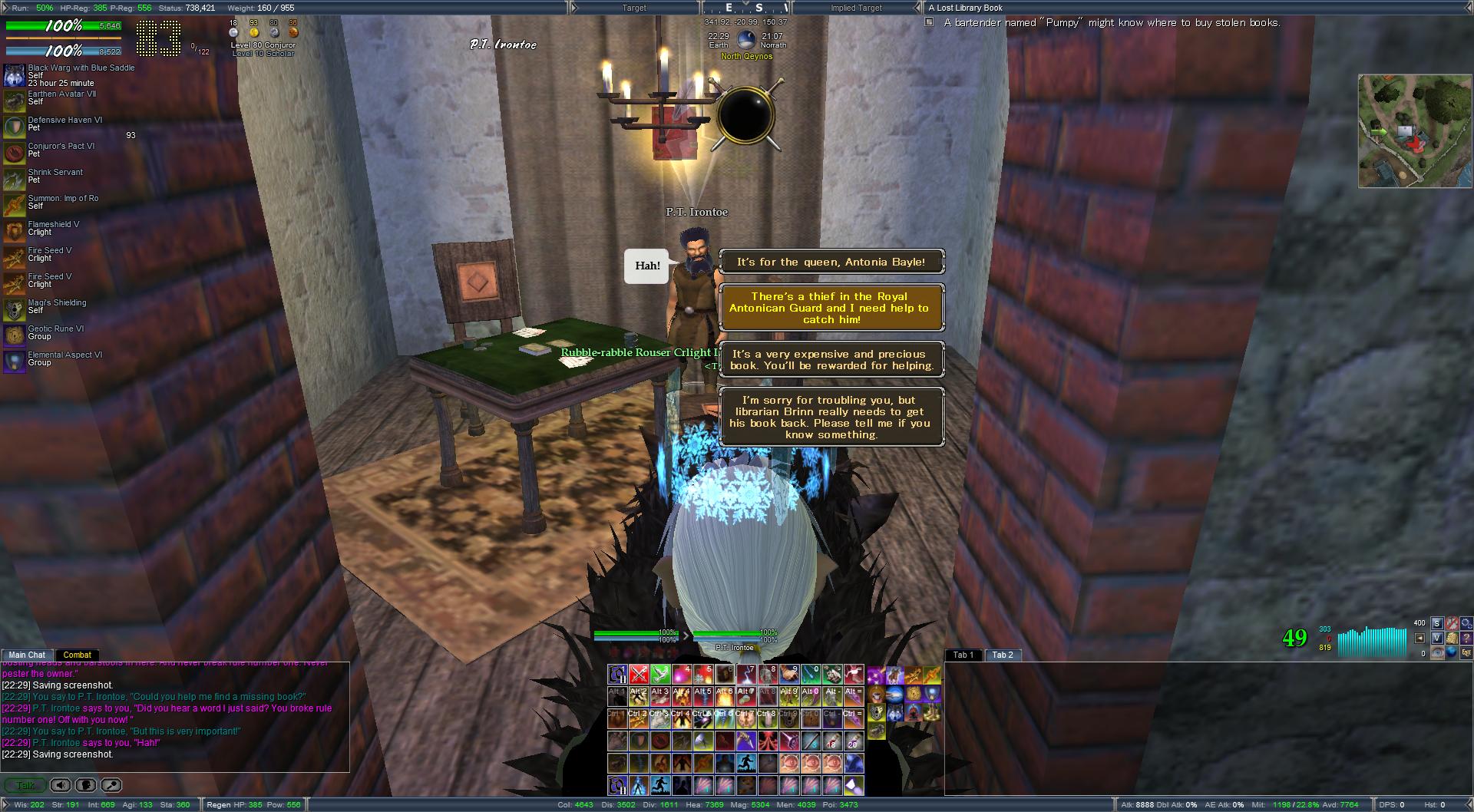Open the Combat chat tab

(77, 655)
